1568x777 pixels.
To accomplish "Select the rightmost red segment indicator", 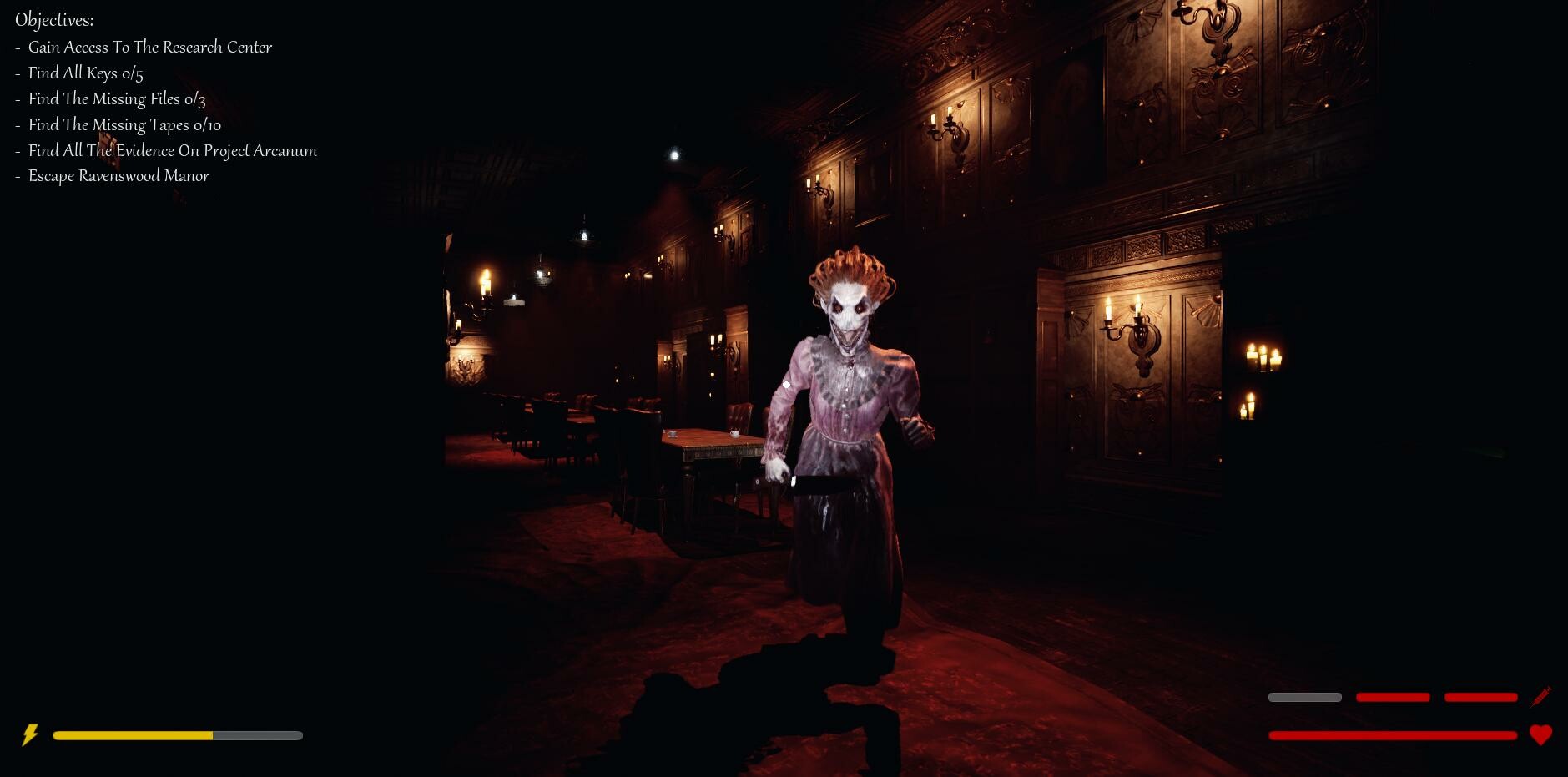I will pyautogui.click(x=1480, y=697).
